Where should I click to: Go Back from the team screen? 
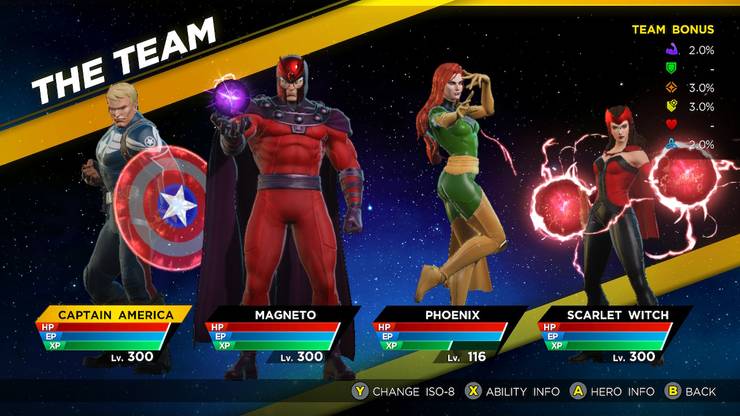(x=691, y=391)
